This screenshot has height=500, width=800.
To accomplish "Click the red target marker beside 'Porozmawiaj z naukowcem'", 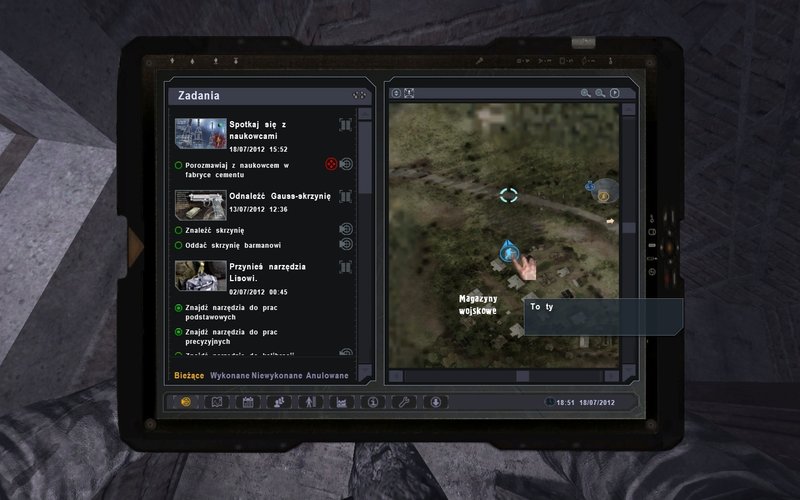I will click(x=331, y=164).
